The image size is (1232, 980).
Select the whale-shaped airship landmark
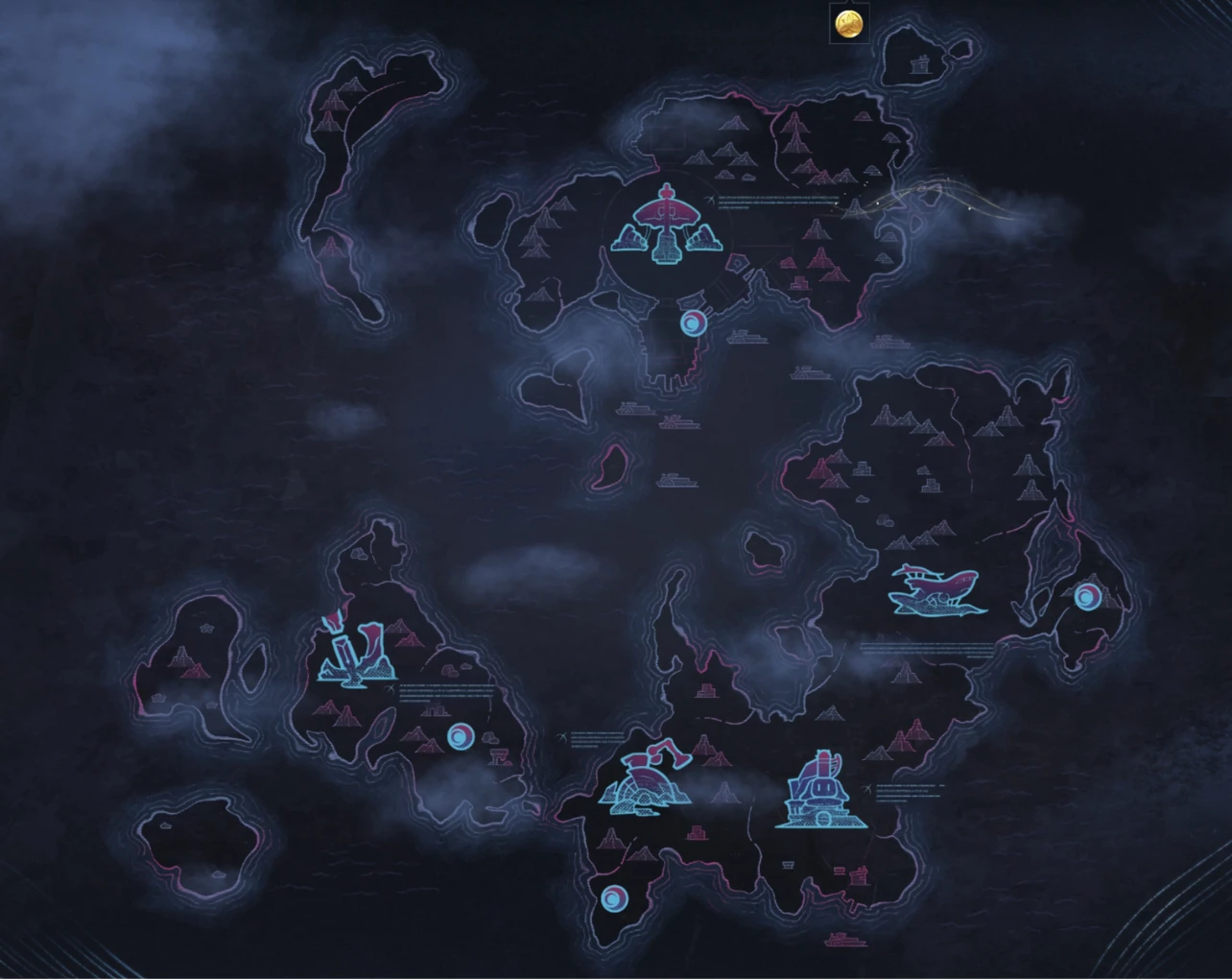[937, 589]
